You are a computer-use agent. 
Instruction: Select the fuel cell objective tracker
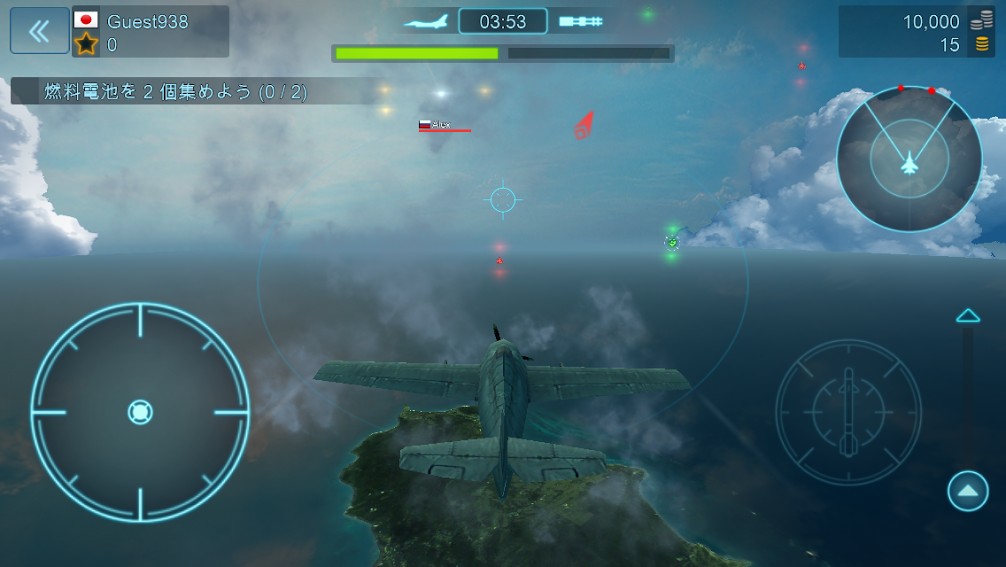(x=176, y=92)
